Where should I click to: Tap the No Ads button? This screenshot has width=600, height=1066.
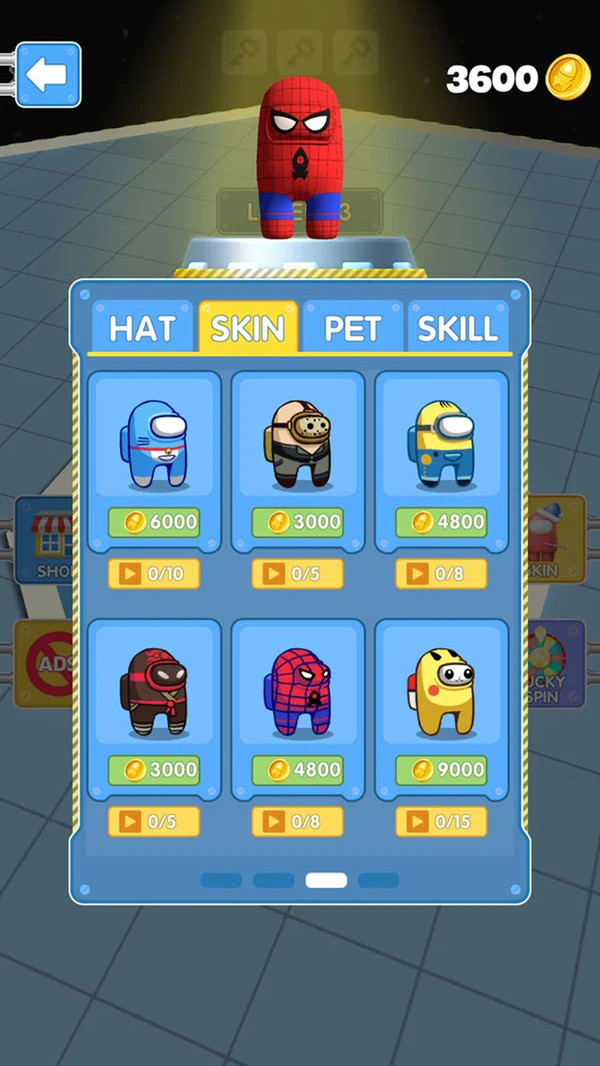(x=42, y=663)
